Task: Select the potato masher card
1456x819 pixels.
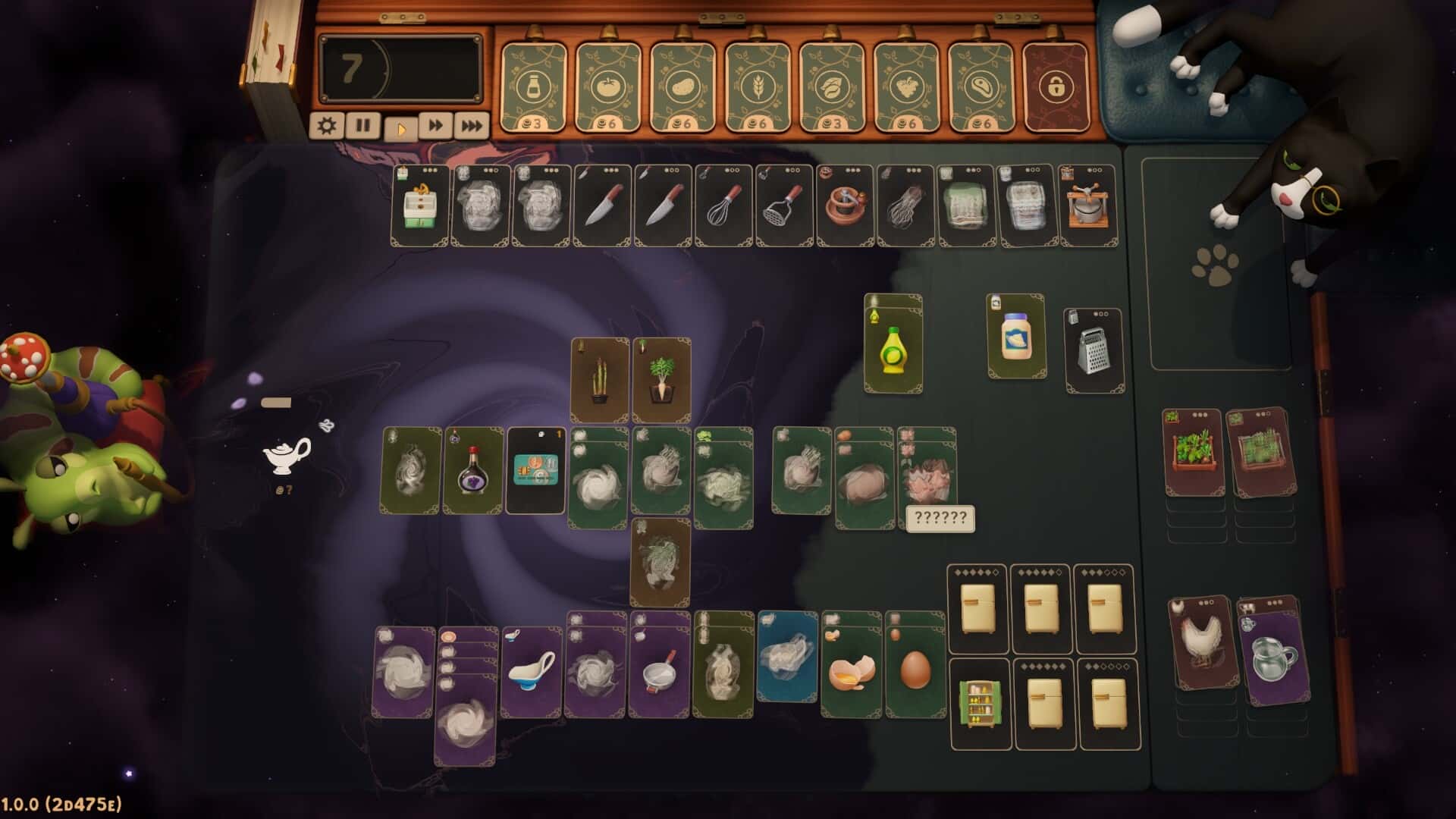Action: click(x=784, y=206)
